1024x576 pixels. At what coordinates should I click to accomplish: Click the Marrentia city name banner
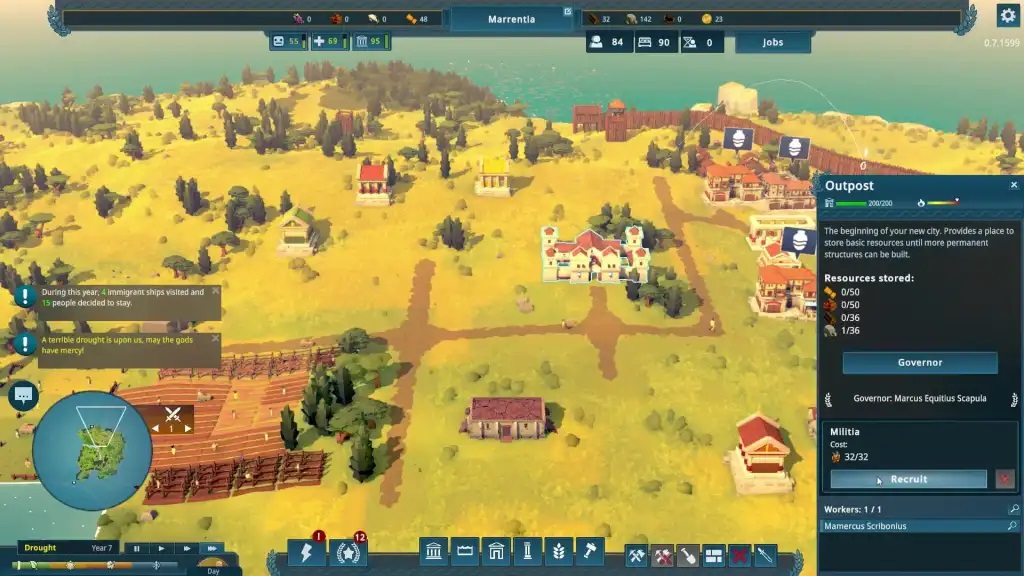tap(511, 19)
